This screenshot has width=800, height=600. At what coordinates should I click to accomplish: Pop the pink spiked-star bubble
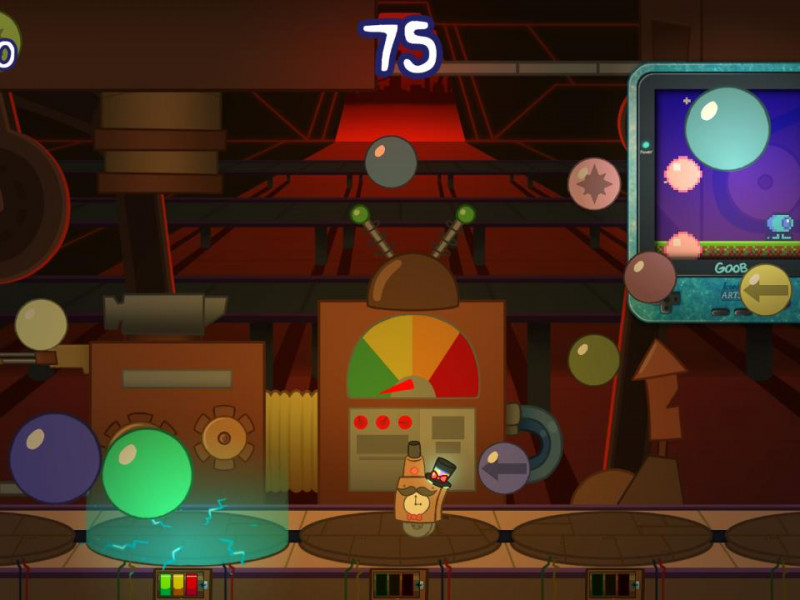(594, 184)
